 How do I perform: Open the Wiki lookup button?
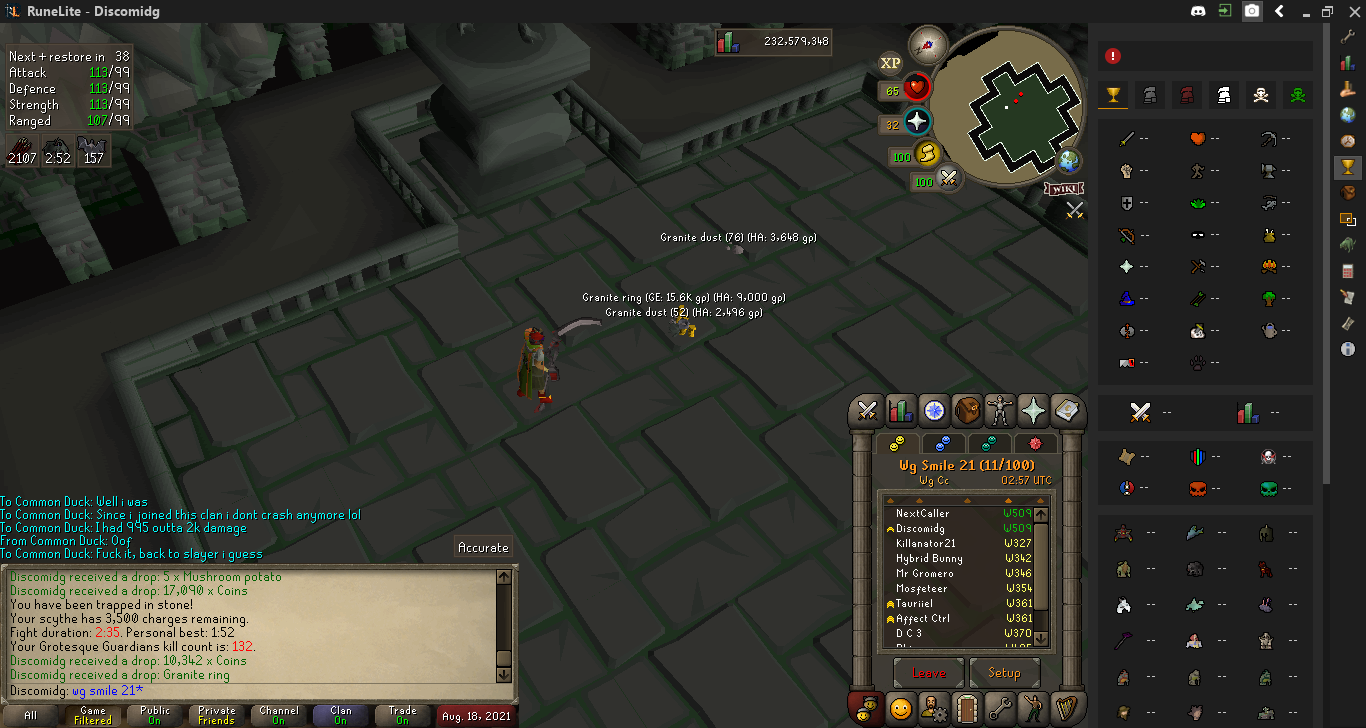point(1065,189)
